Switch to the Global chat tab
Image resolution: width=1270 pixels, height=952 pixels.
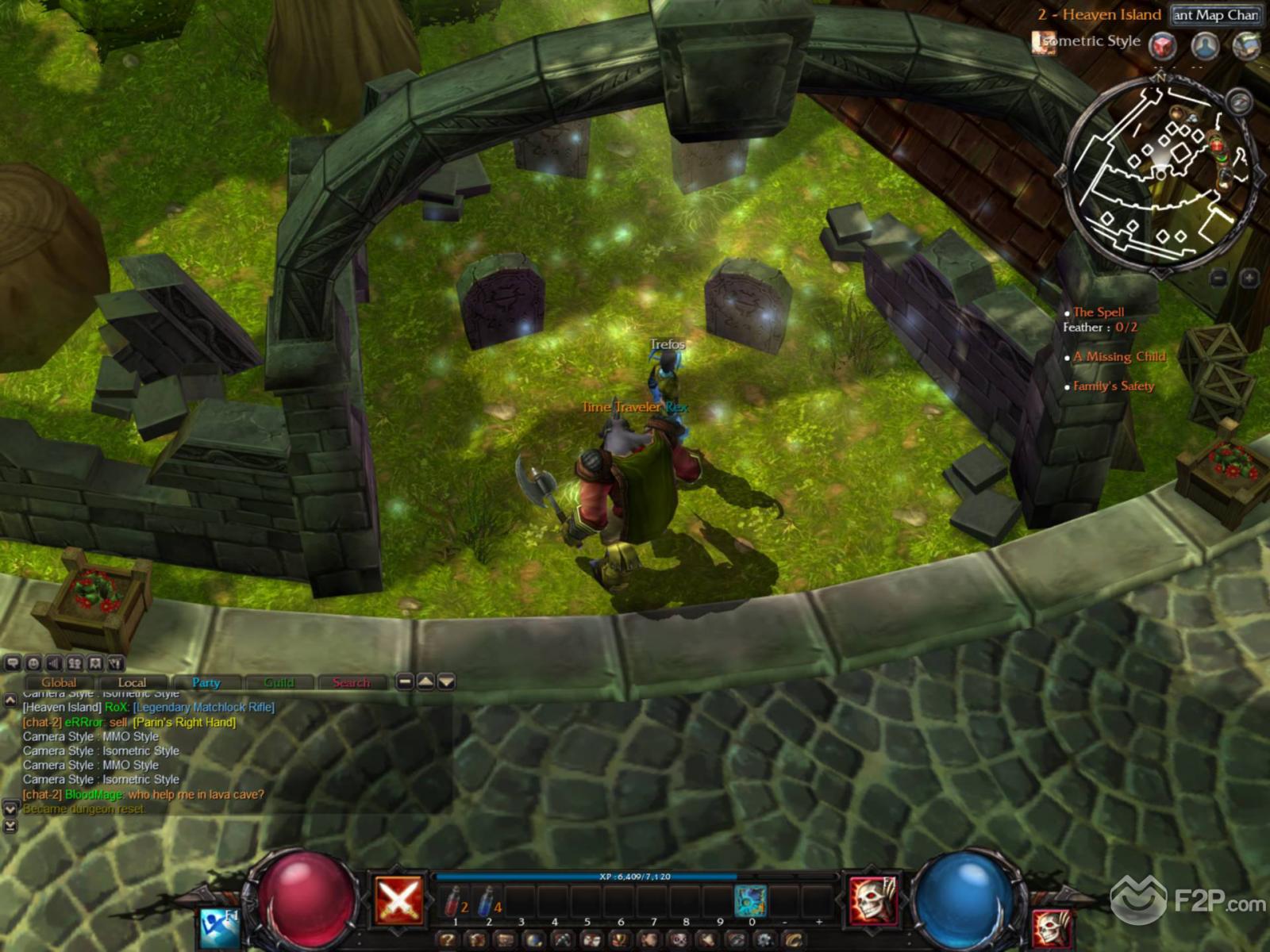coord(59,682)
